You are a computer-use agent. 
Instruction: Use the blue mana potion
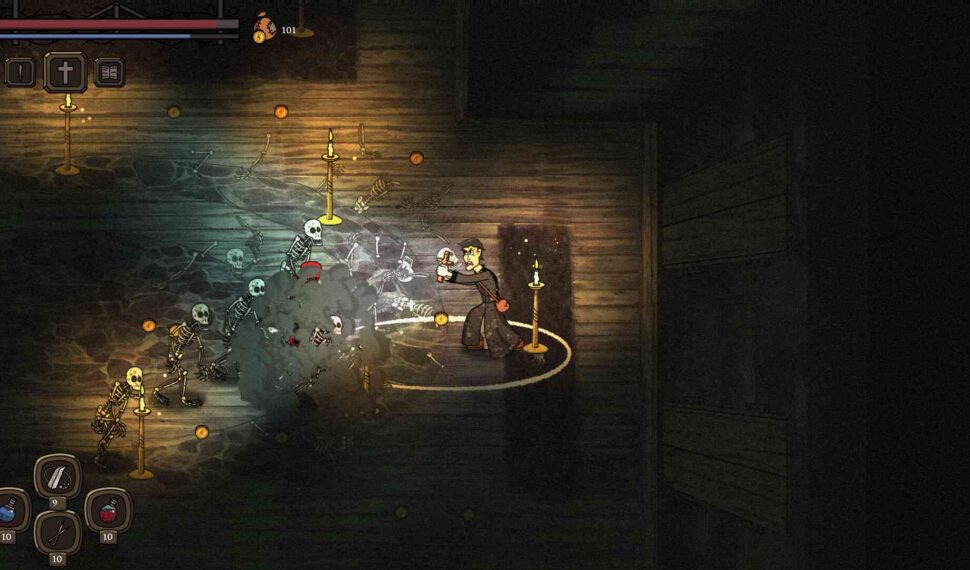10,511
